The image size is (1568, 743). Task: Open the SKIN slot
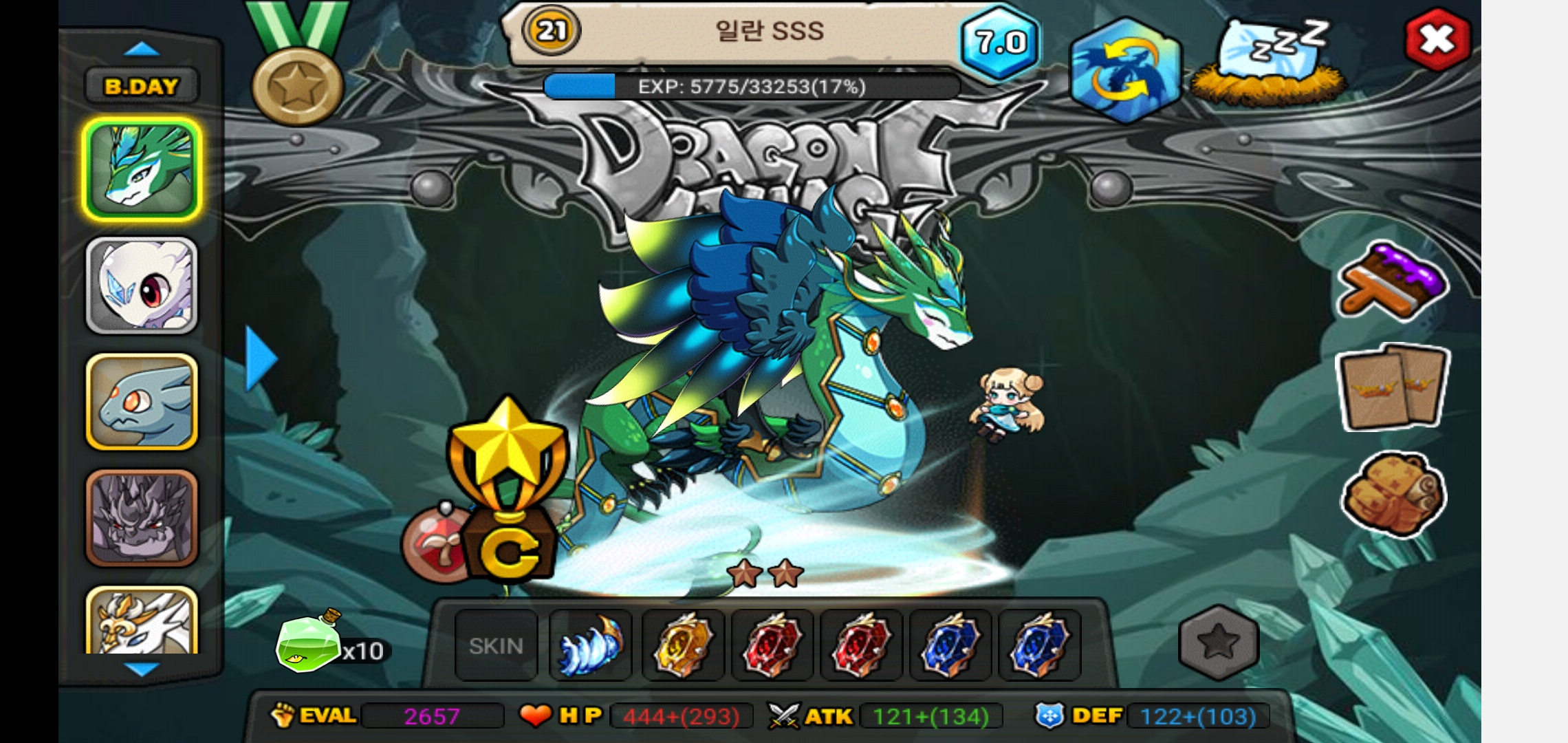click(x=496, y=645)
